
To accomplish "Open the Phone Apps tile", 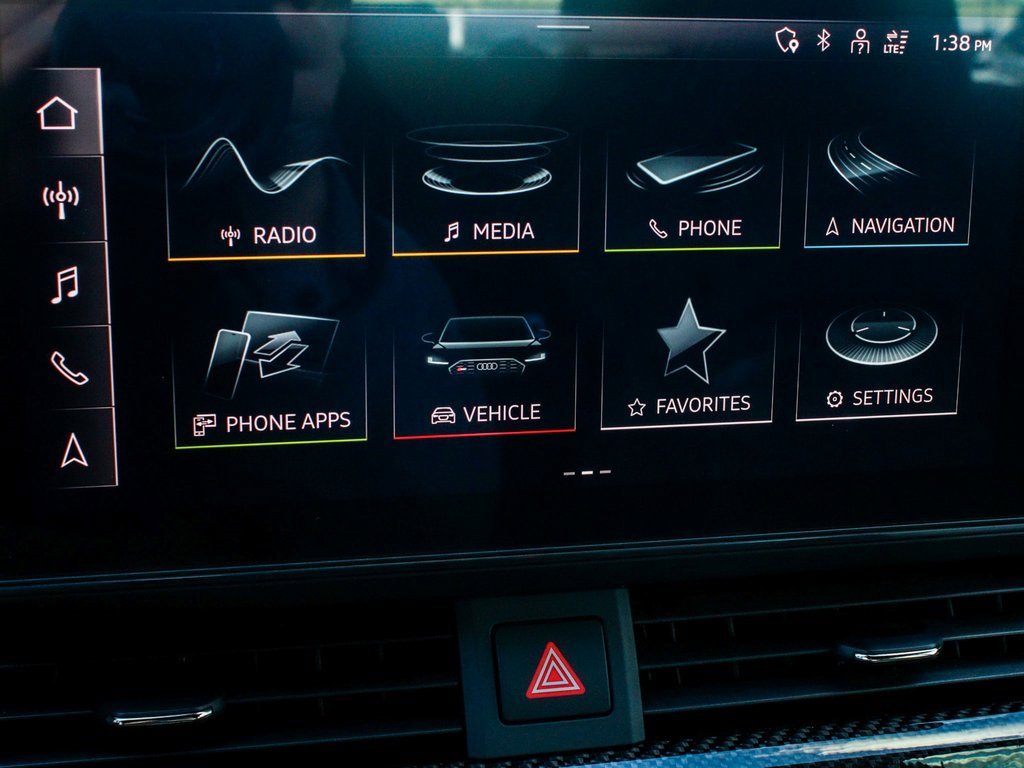I will coord(271,380).
